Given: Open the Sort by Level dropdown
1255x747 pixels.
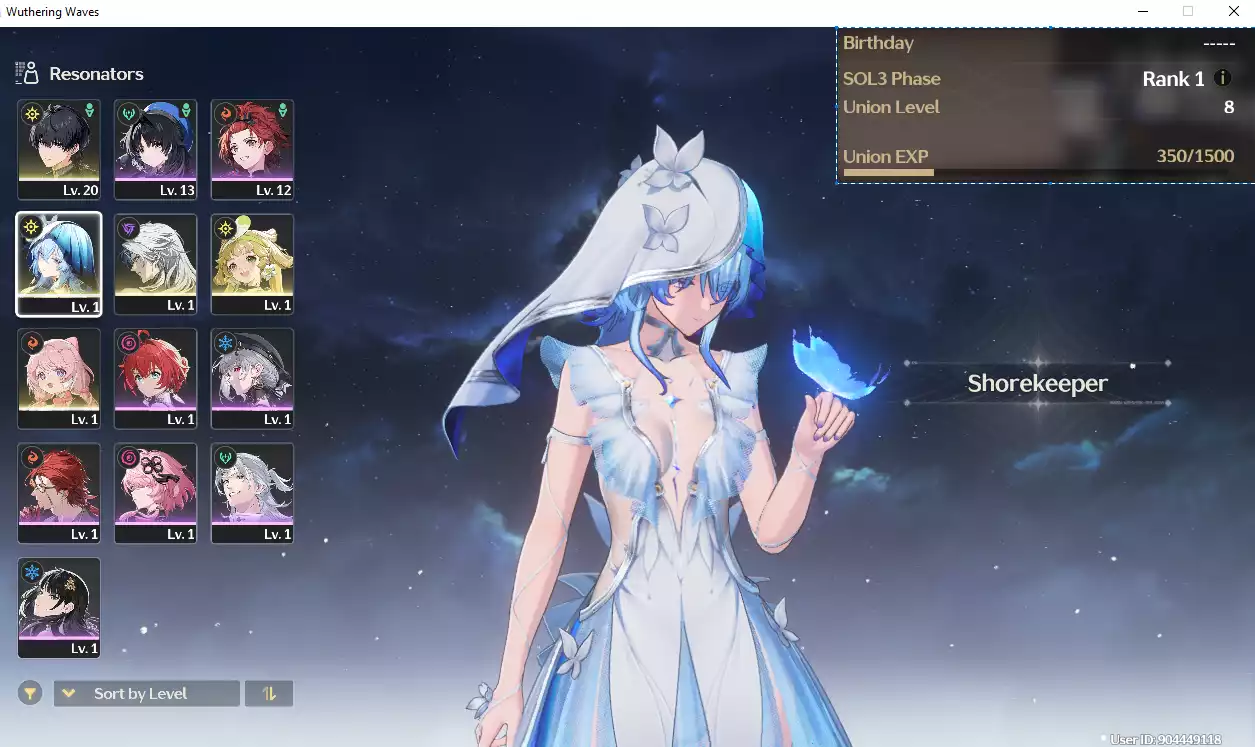Looking at the screenshot, I should [147, 694].
